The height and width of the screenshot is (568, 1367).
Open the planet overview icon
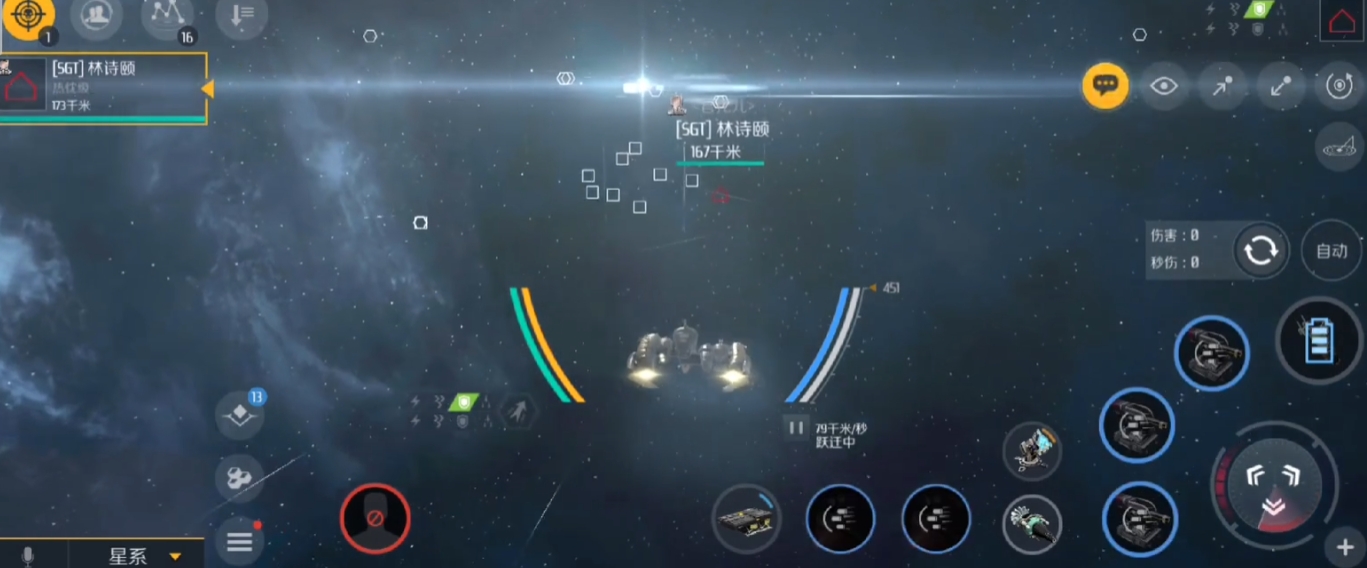click(x=1339, y=148)
